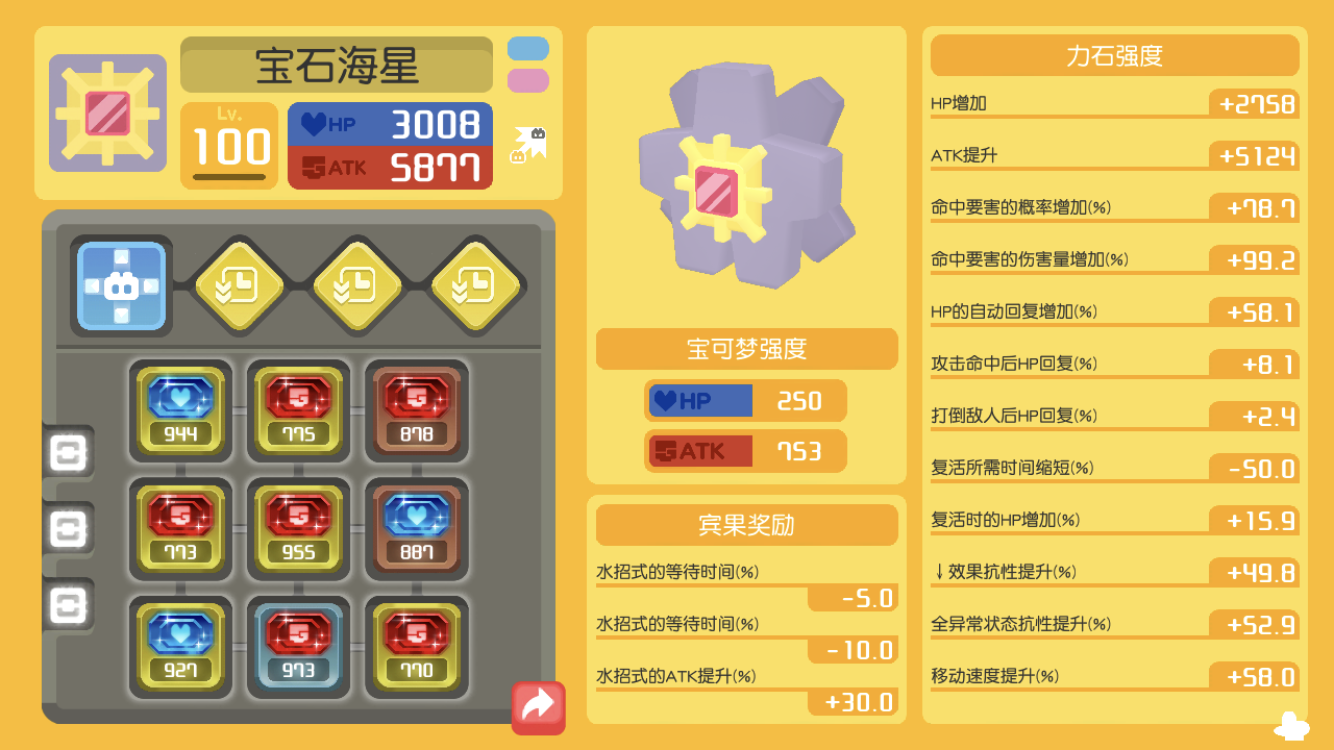Click the 宝可梦强度 header button

747,349
